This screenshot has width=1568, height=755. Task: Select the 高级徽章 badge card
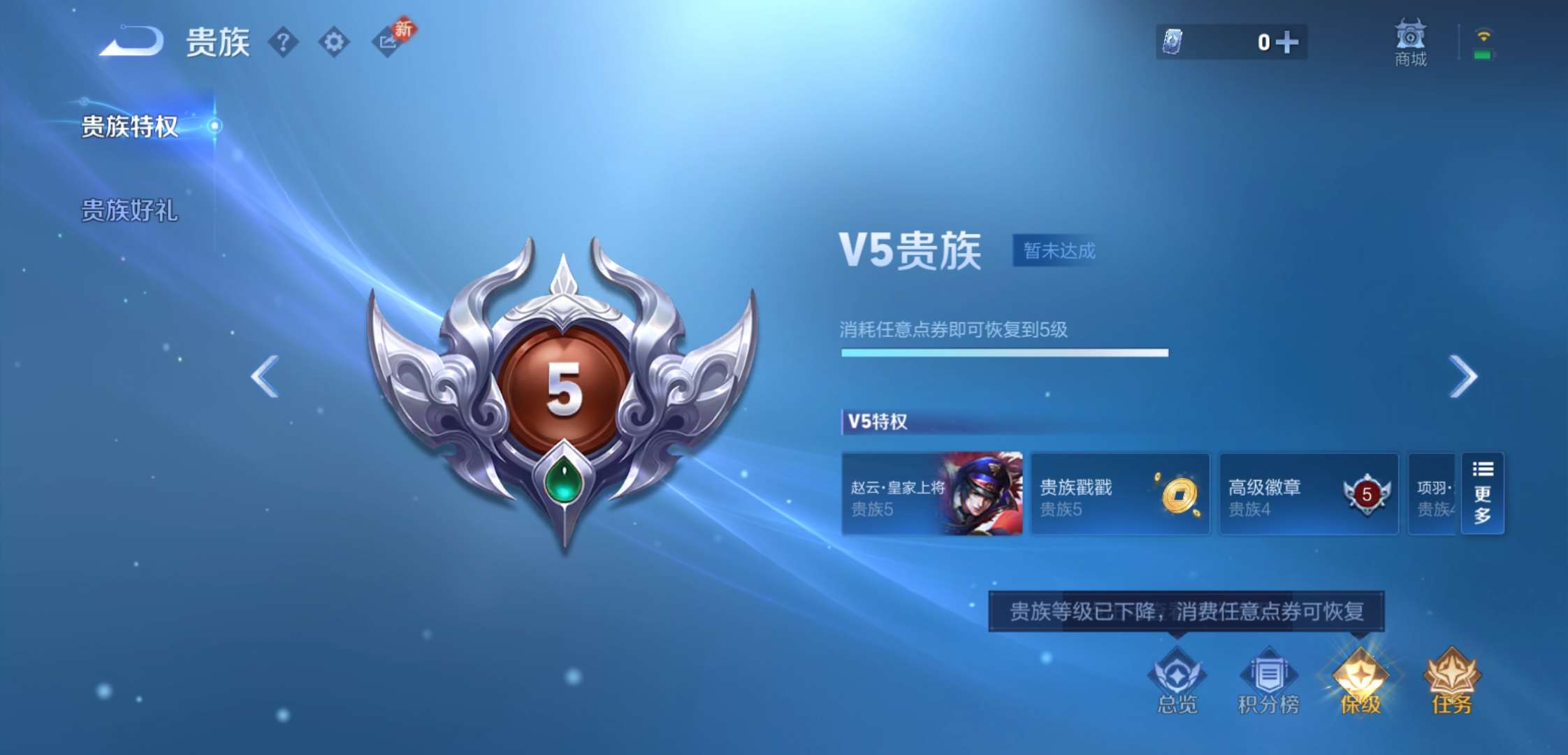pos(1307,495)
